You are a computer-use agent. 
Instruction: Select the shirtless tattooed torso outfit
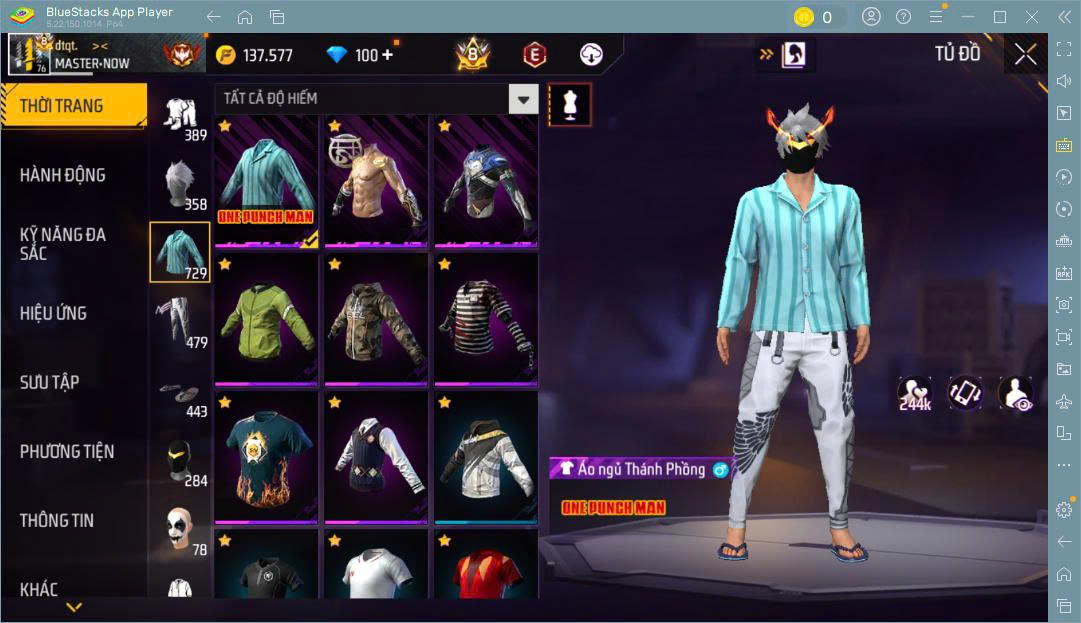coord(376,182)
